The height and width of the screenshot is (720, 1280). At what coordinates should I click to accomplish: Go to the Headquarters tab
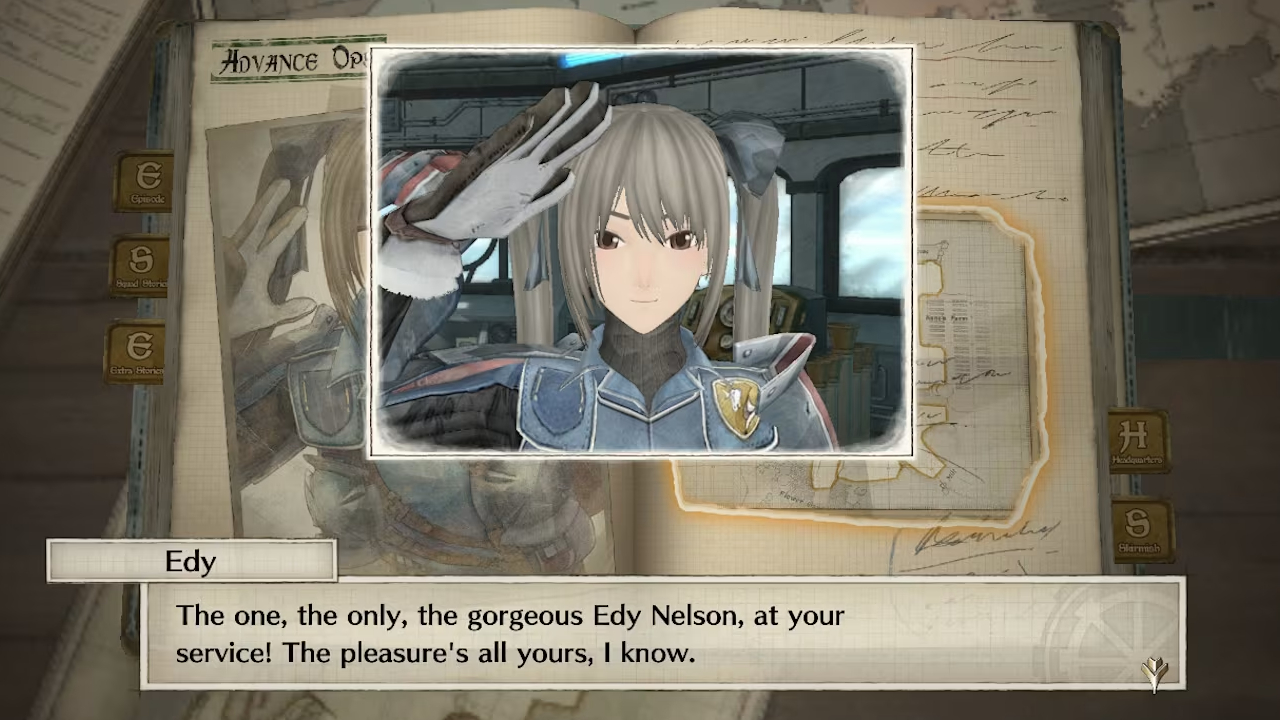coord(1138,441)
